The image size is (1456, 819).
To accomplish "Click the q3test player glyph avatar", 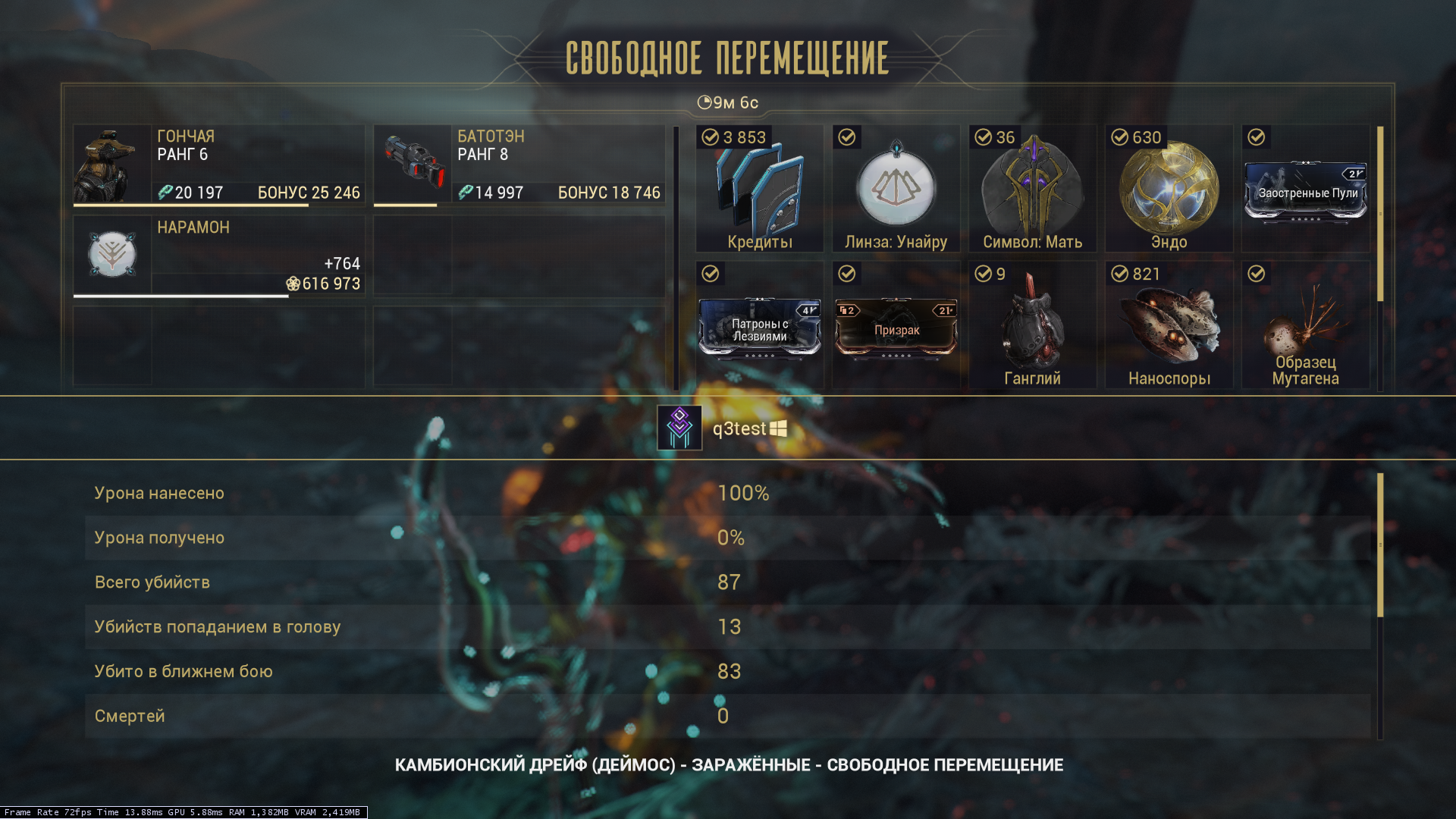I will pyautogui.click(x=679, y=428).
